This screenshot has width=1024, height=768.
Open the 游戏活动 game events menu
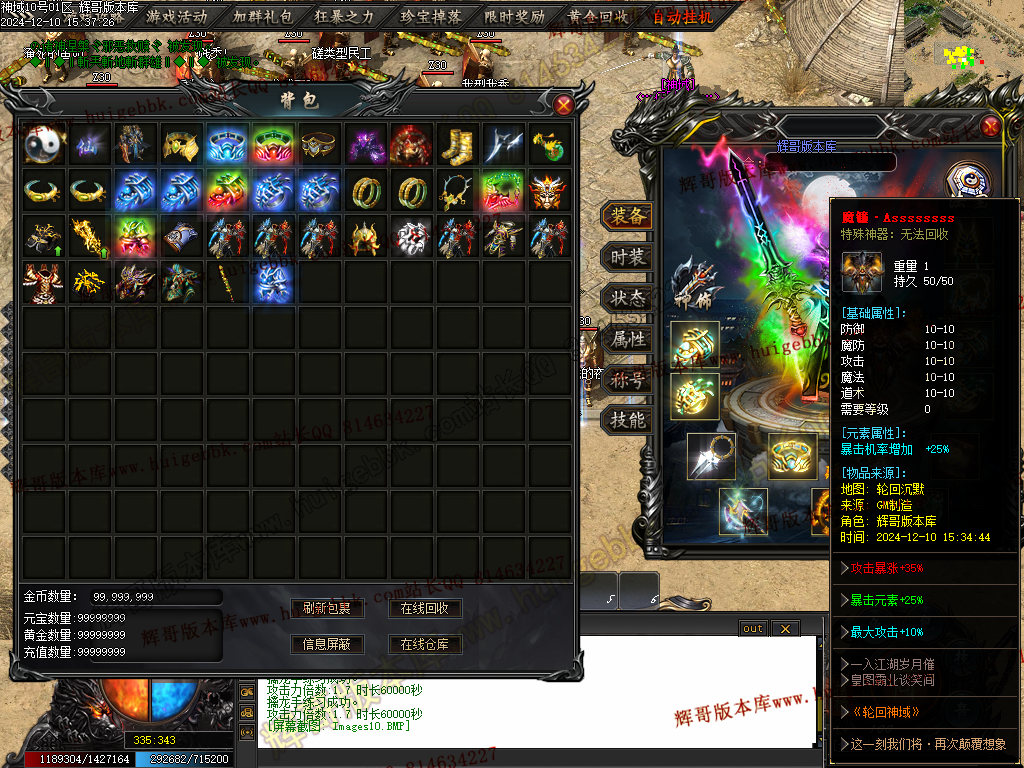(x=176, y=16)
